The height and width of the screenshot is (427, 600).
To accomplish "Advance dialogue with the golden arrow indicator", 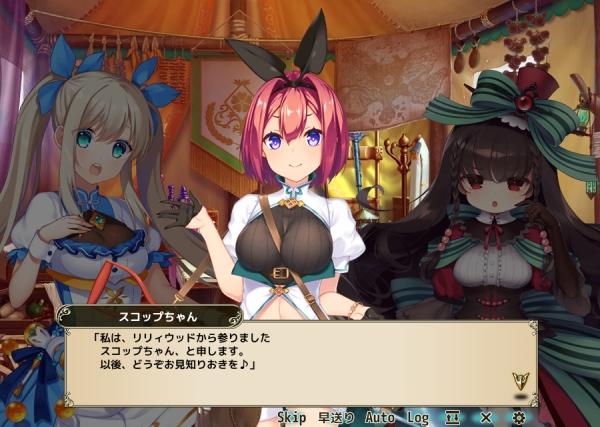I will 519,381.
